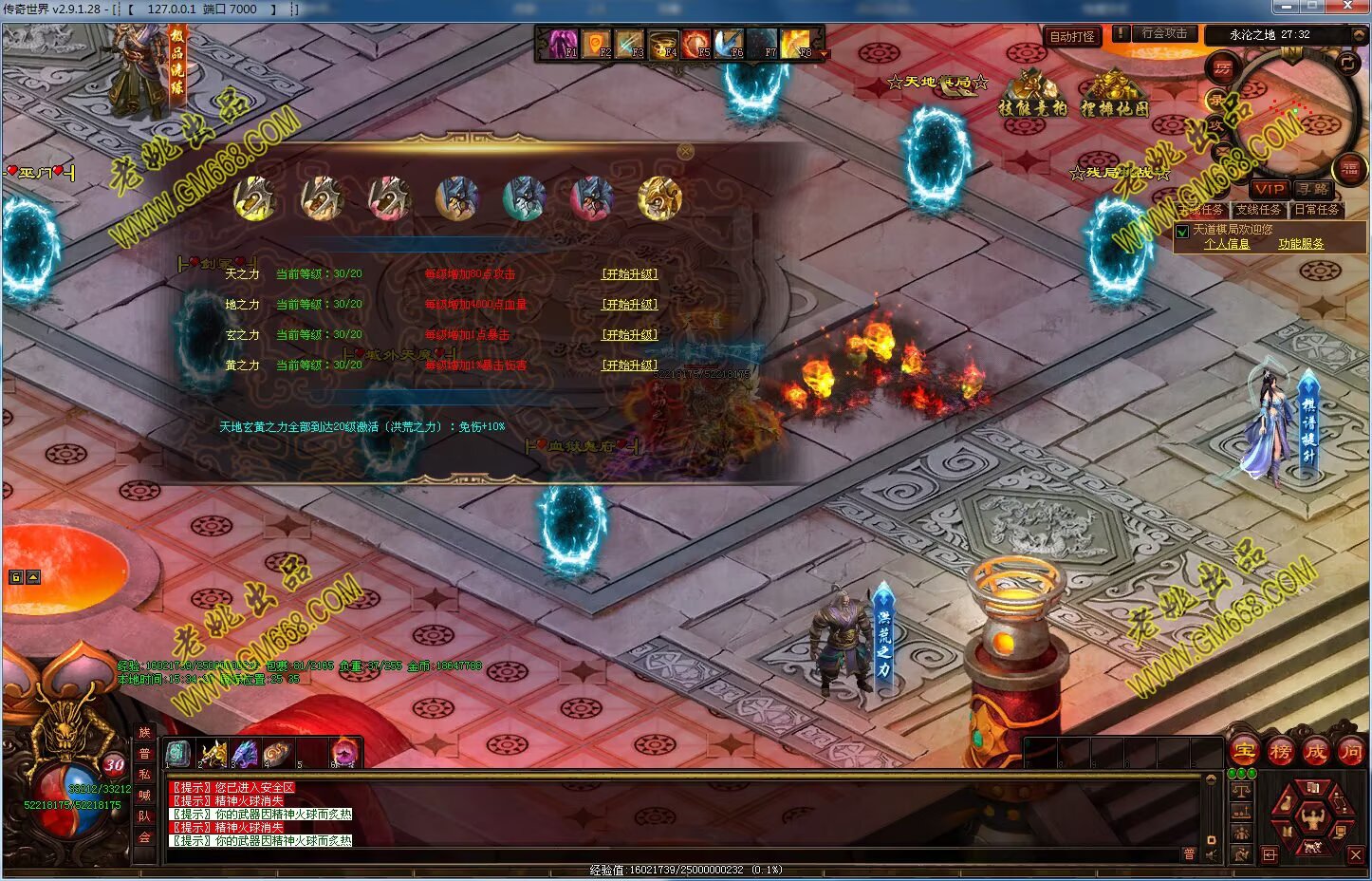The image size is (1372, 881).
Task: Open the 个人信息 personal info link
Action: (1227, 244)
